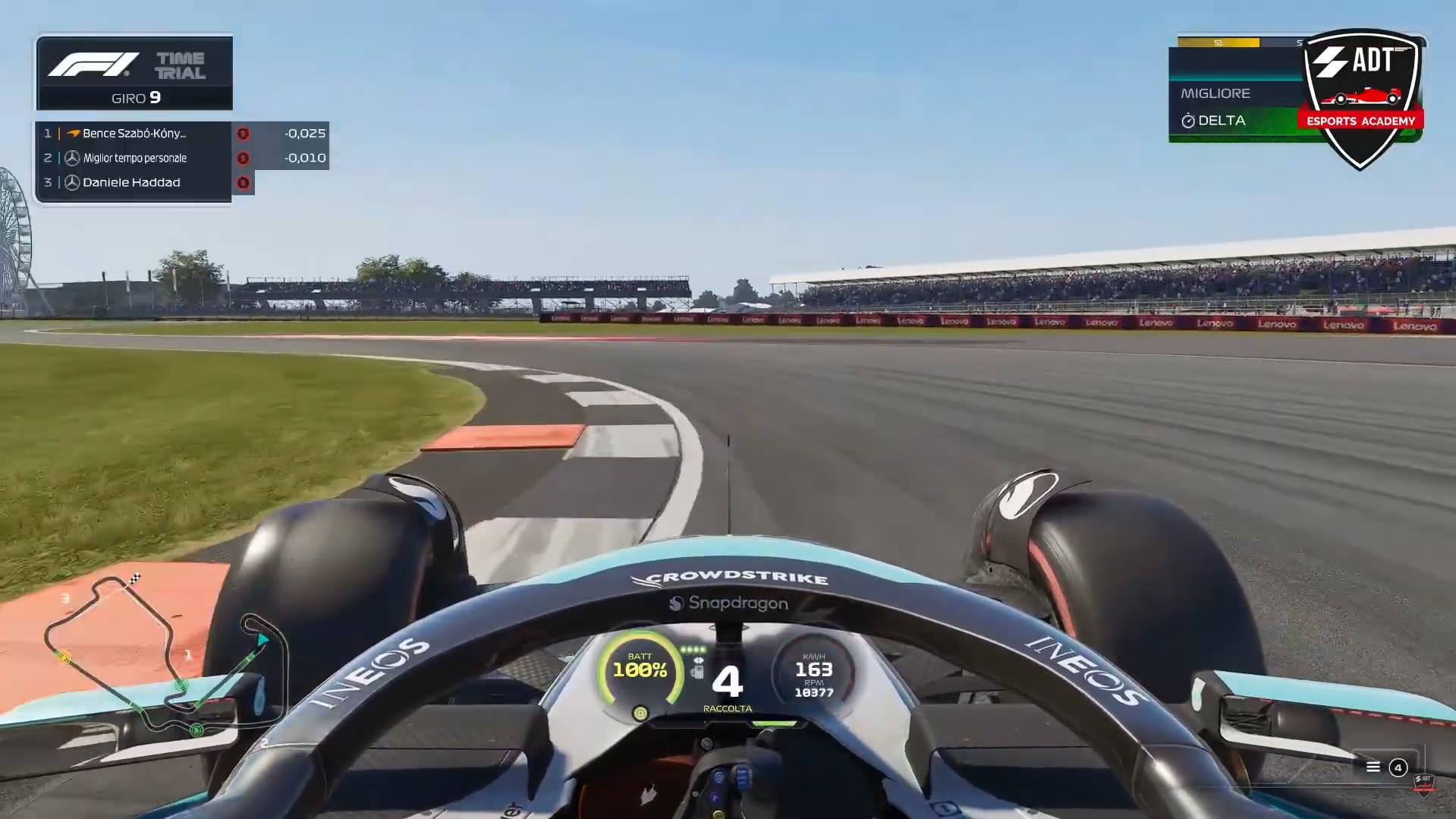Expand the Migliore delta panel
This screenshot has width=1456, height=819.
[1216, 93]
